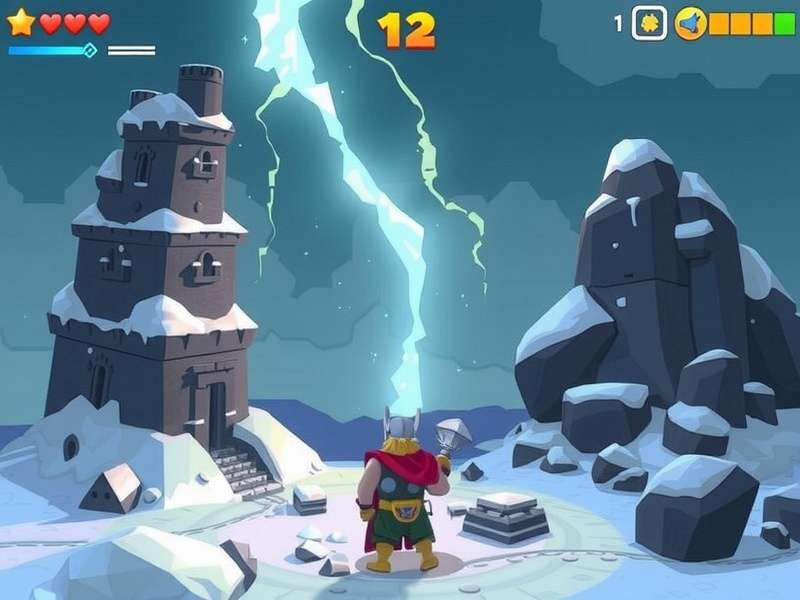Select the yellow gear item slot
Image resolution: width=800 pixels, height=600 pixels.
click(x=650, y=23)
